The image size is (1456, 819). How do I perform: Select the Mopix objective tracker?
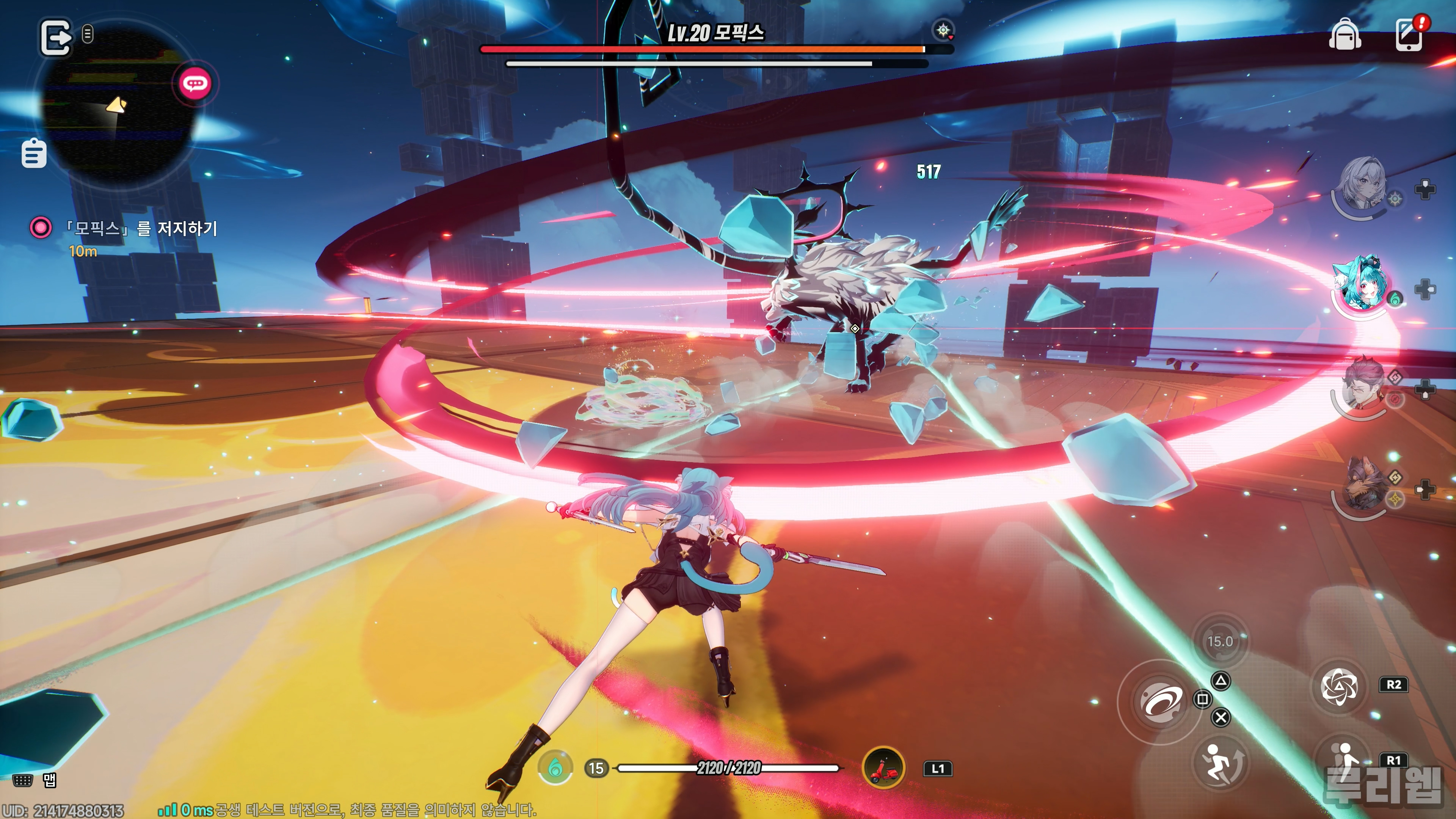tap(141, 229)
